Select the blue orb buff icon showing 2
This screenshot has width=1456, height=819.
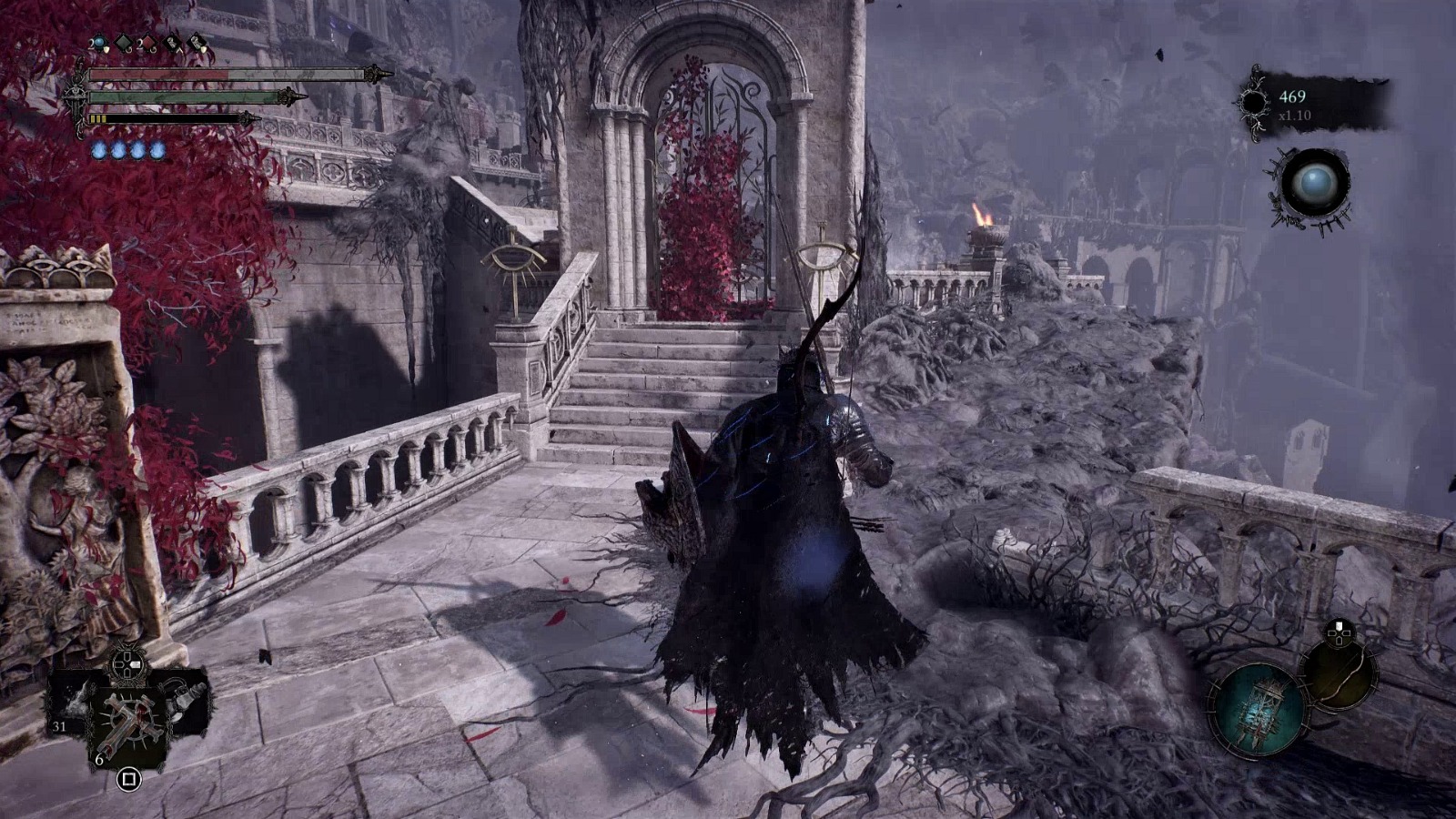point(98,41)
